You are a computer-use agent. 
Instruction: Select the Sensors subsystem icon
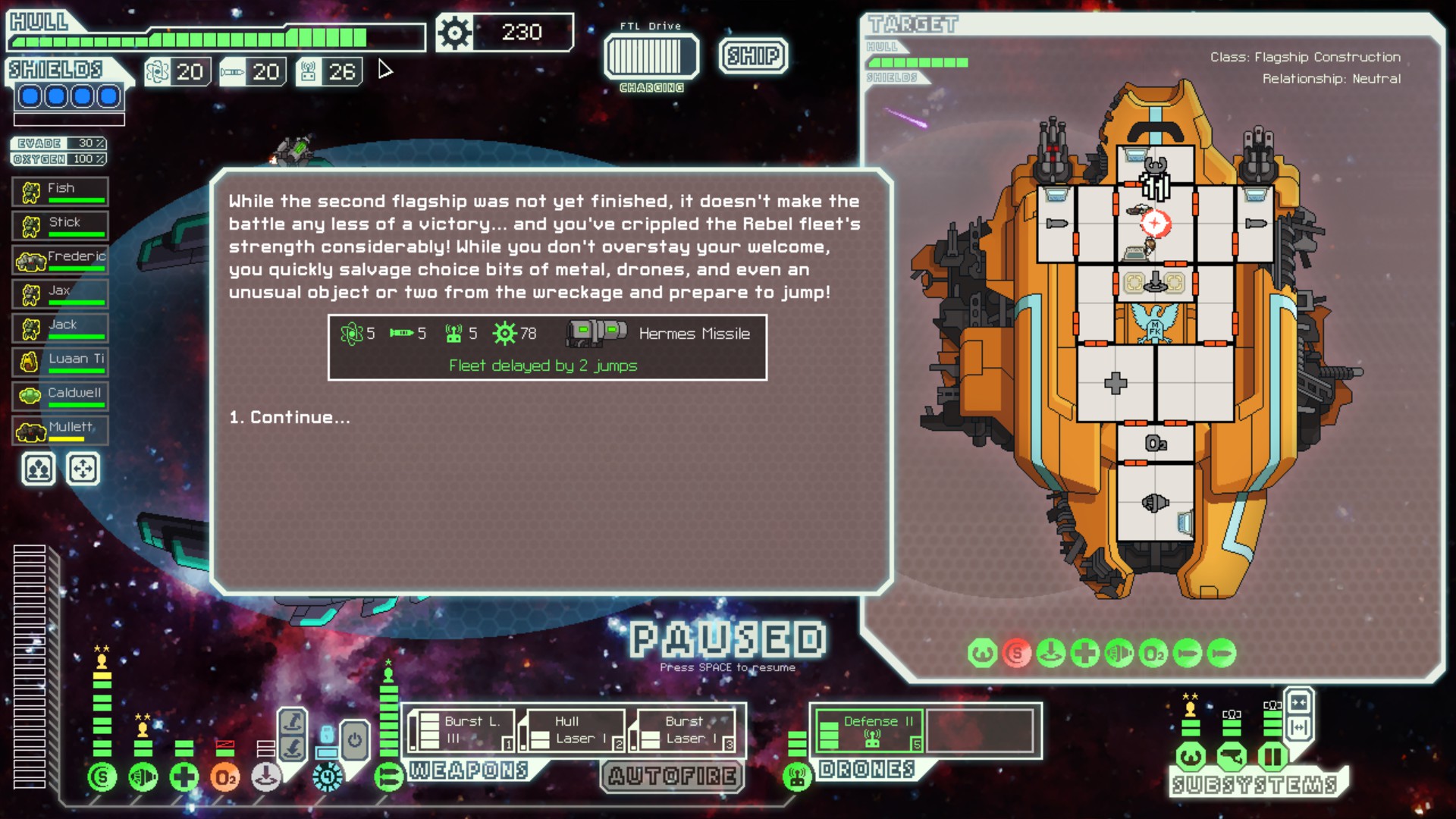(1230, 756)
